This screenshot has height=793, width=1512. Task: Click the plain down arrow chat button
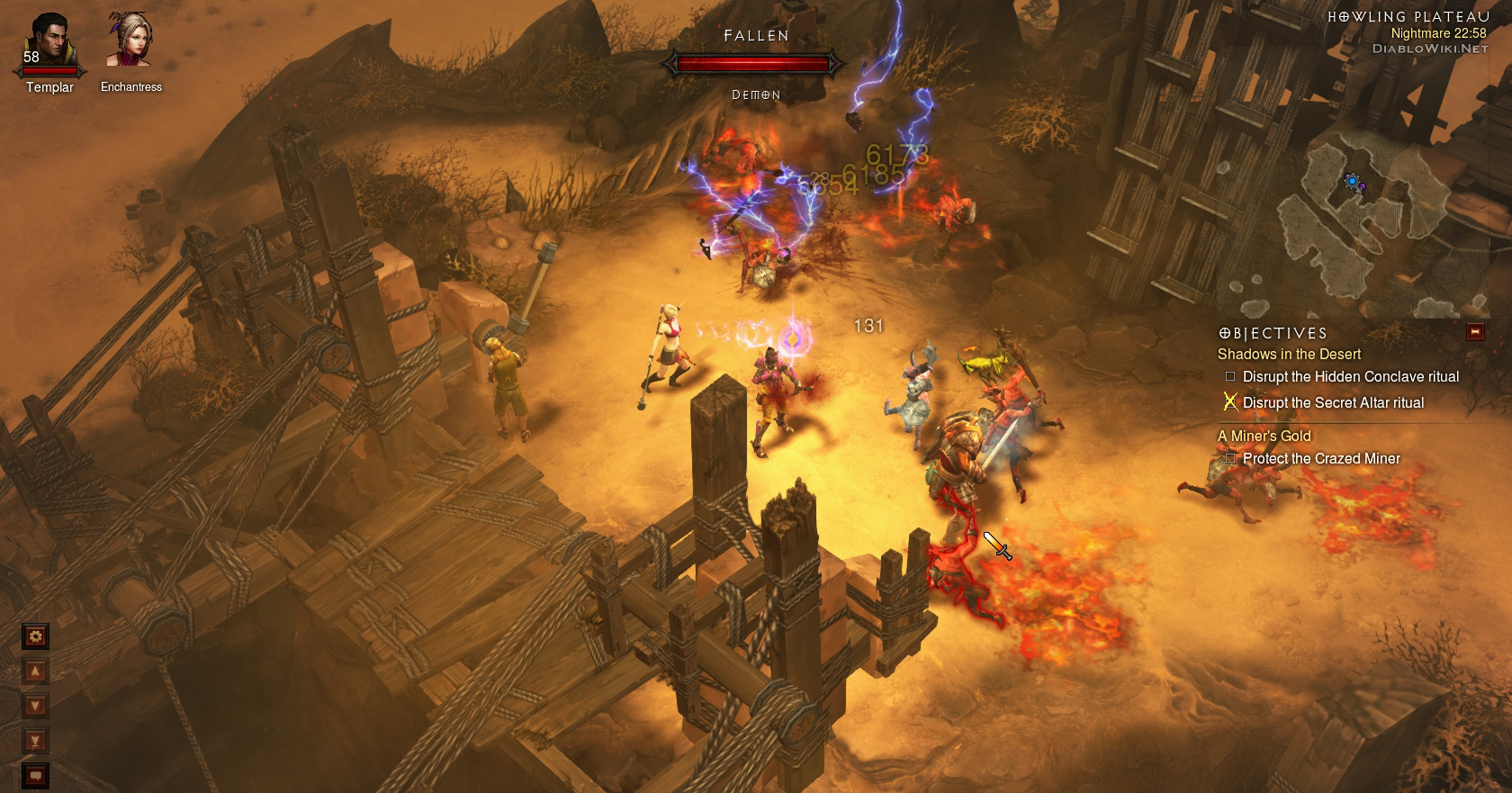coord(35,706)
